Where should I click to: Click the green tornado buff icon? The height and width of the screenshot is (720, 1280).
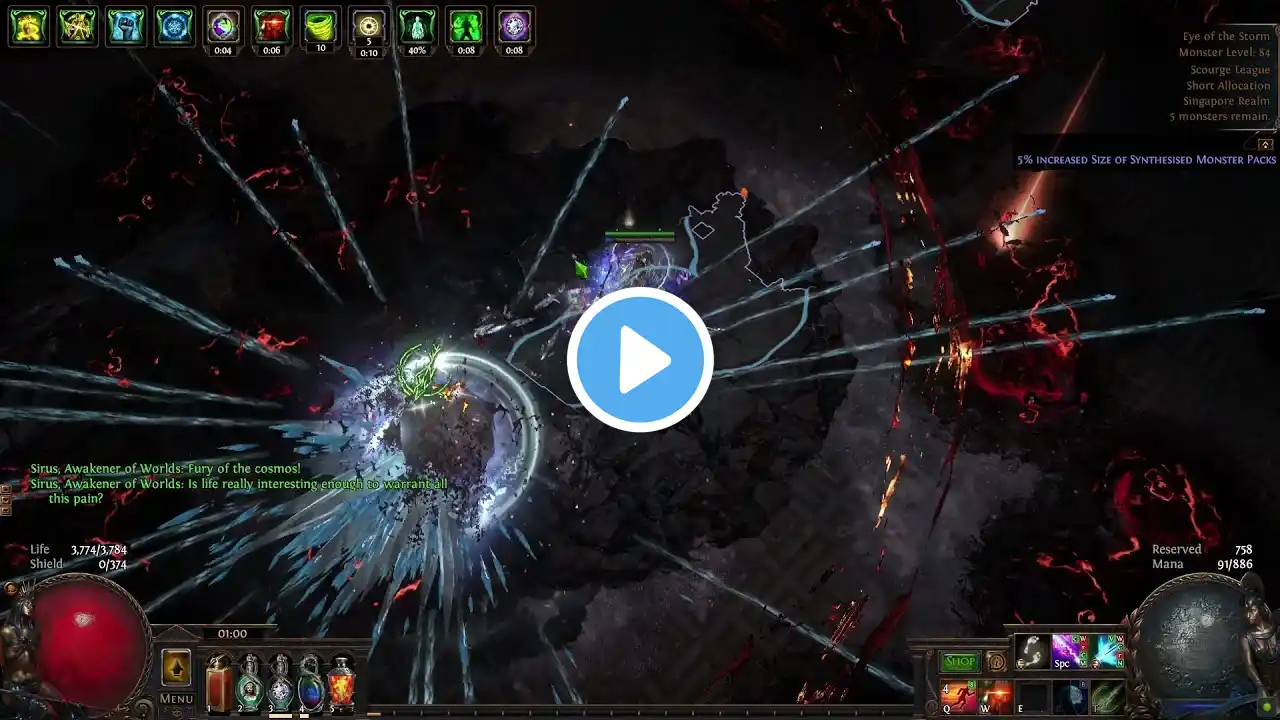321,27
